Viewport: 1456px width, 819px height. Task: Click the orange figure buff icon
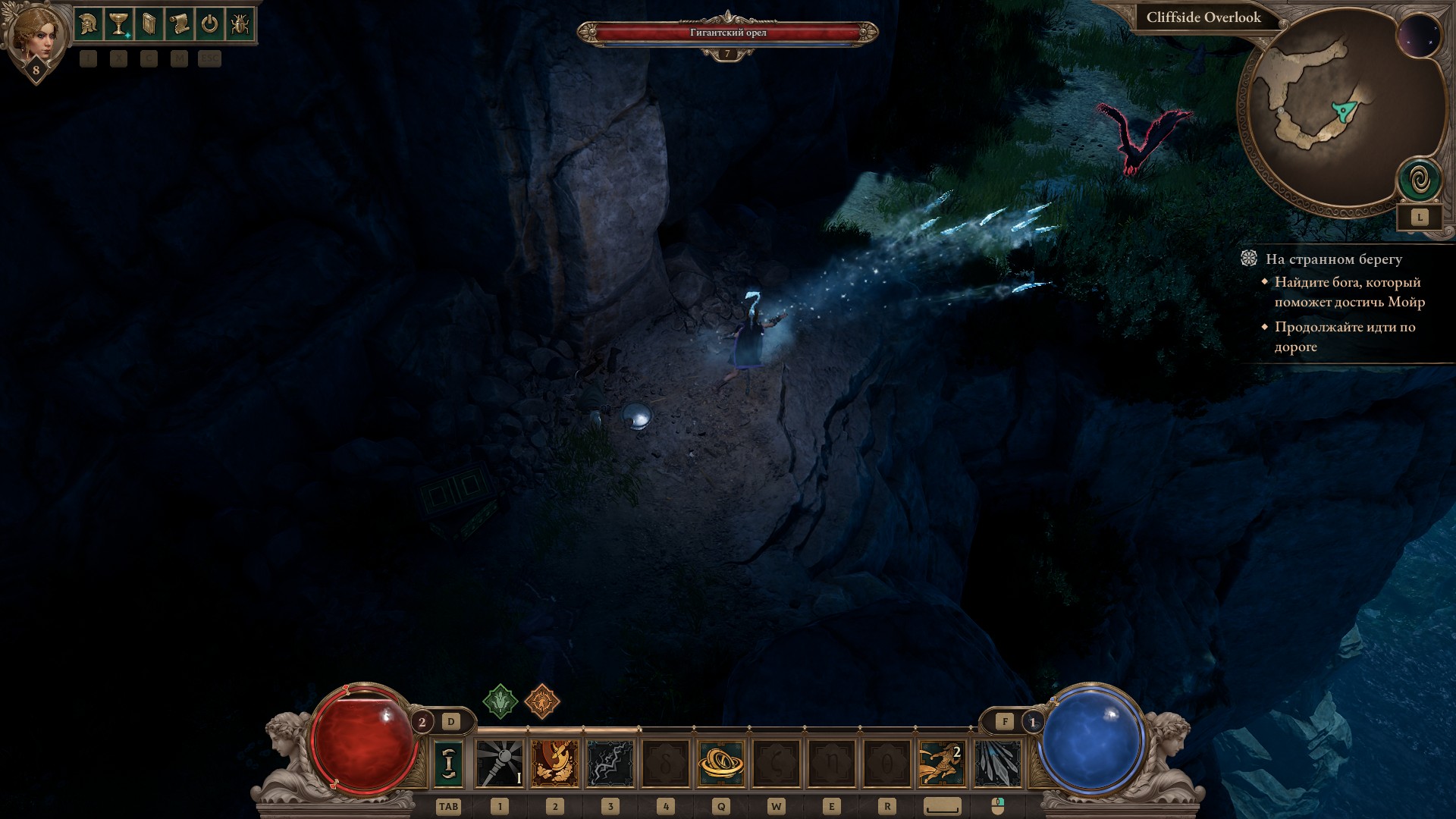[541, 701]
